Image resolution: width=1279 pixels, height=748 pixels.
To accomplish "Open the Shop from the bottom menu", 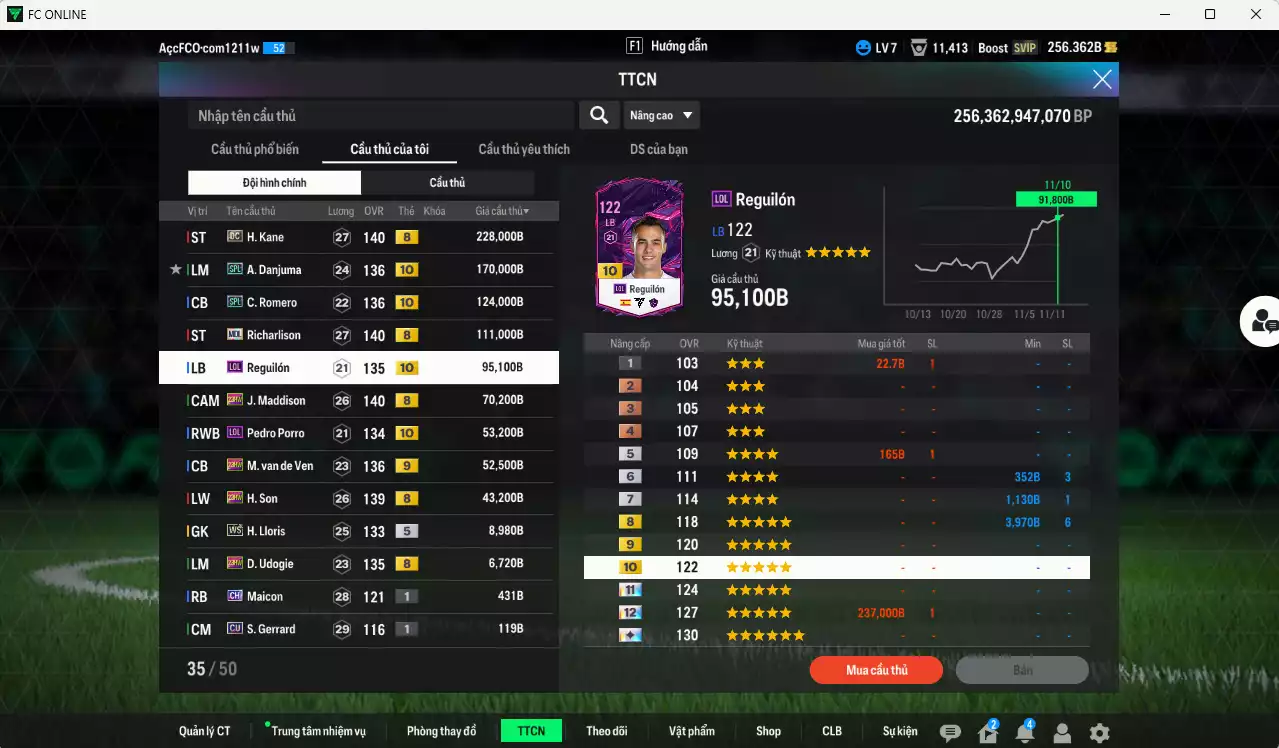I will click(x=768, y=731).
